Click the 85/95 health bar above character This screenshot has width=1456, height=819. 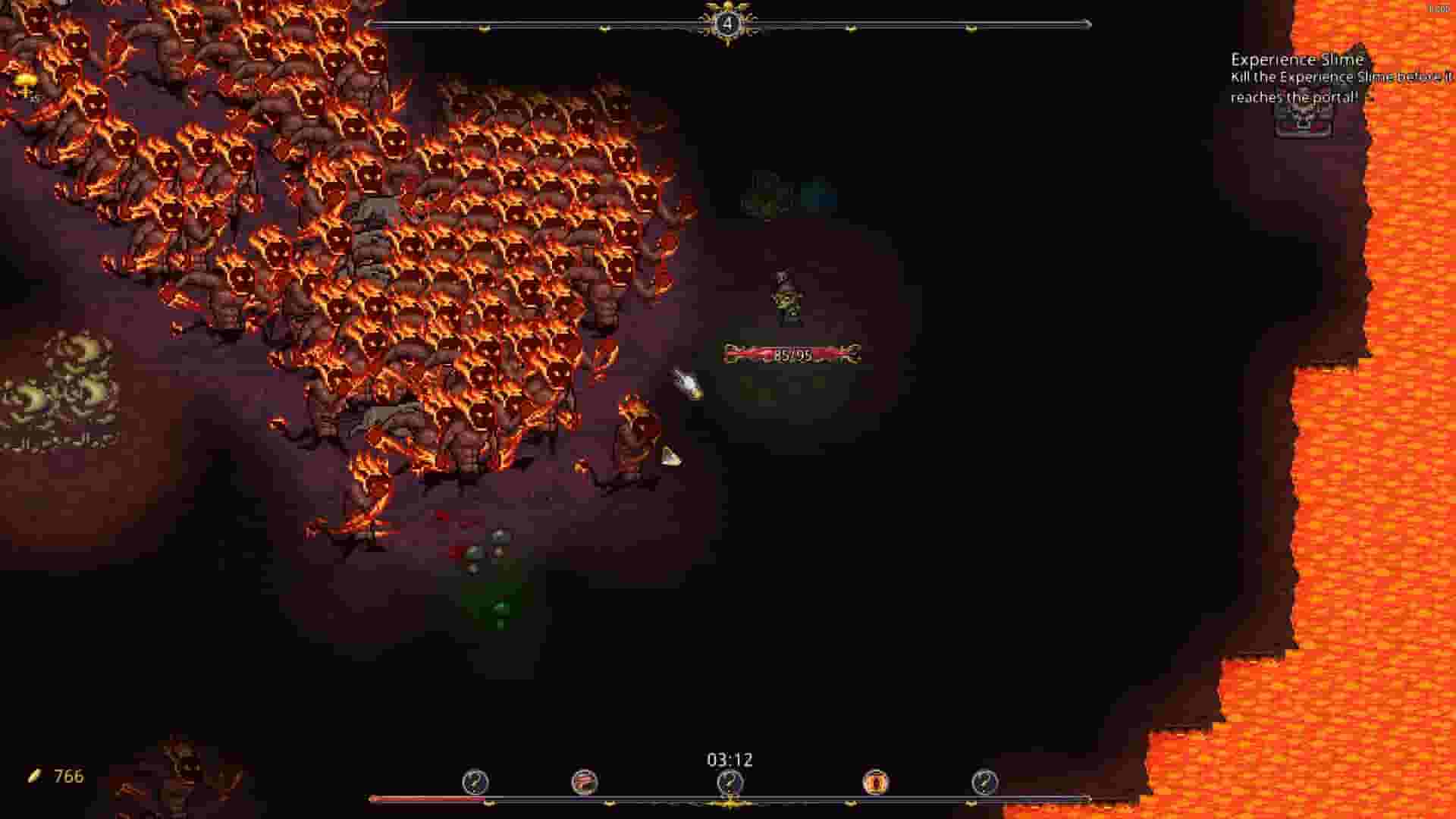pyautogui.click(x=793, y=352)
